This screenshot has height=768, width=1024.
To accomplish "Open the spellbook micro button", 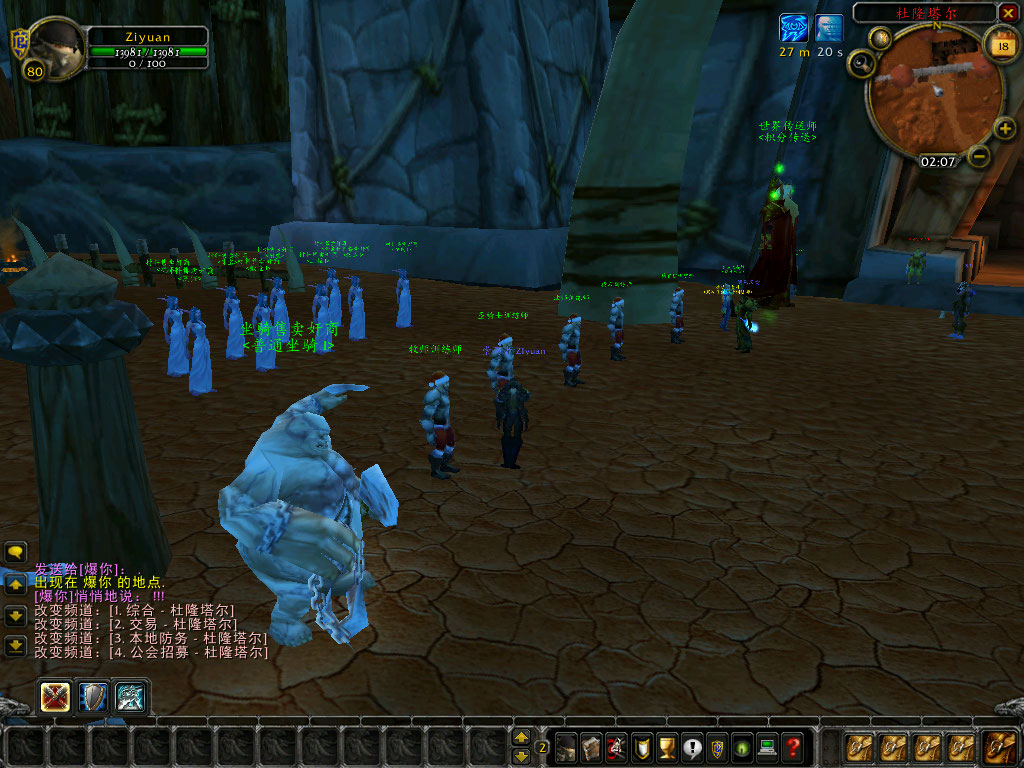I will [x=591, y=746].
